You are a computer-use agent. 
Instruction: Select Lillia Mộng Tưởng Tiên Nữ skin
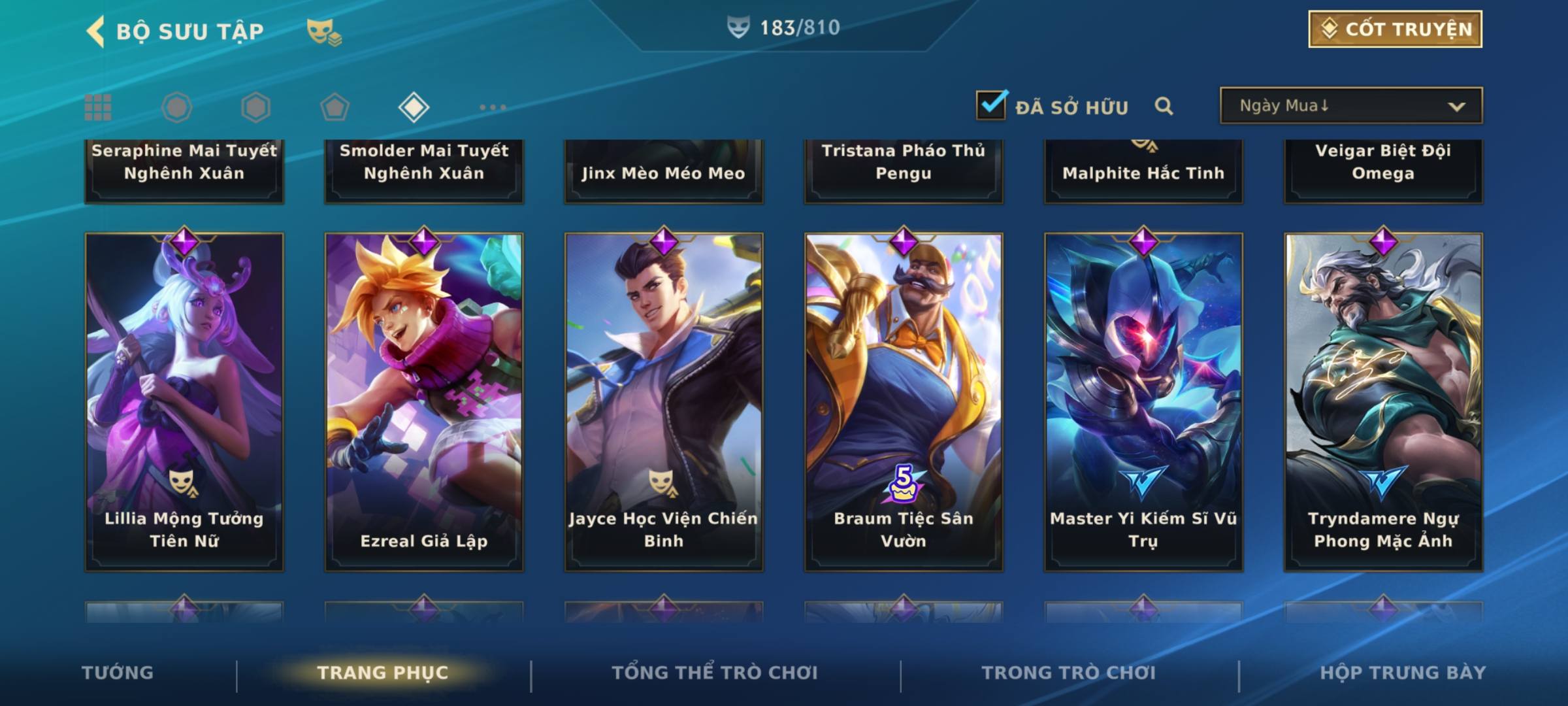coord(184,402)
